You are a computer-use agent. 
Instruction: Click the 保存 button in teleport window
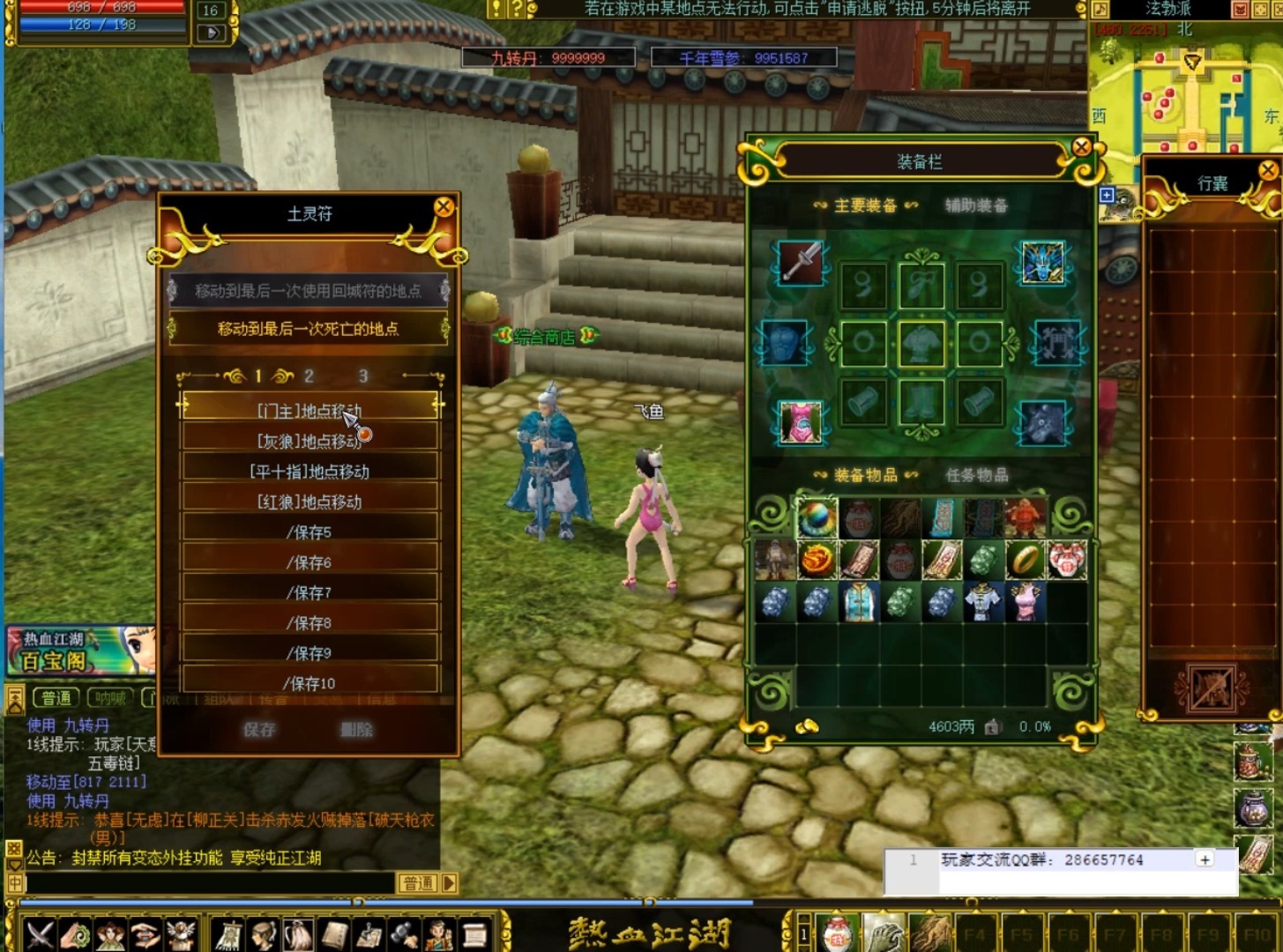point(259,729)
